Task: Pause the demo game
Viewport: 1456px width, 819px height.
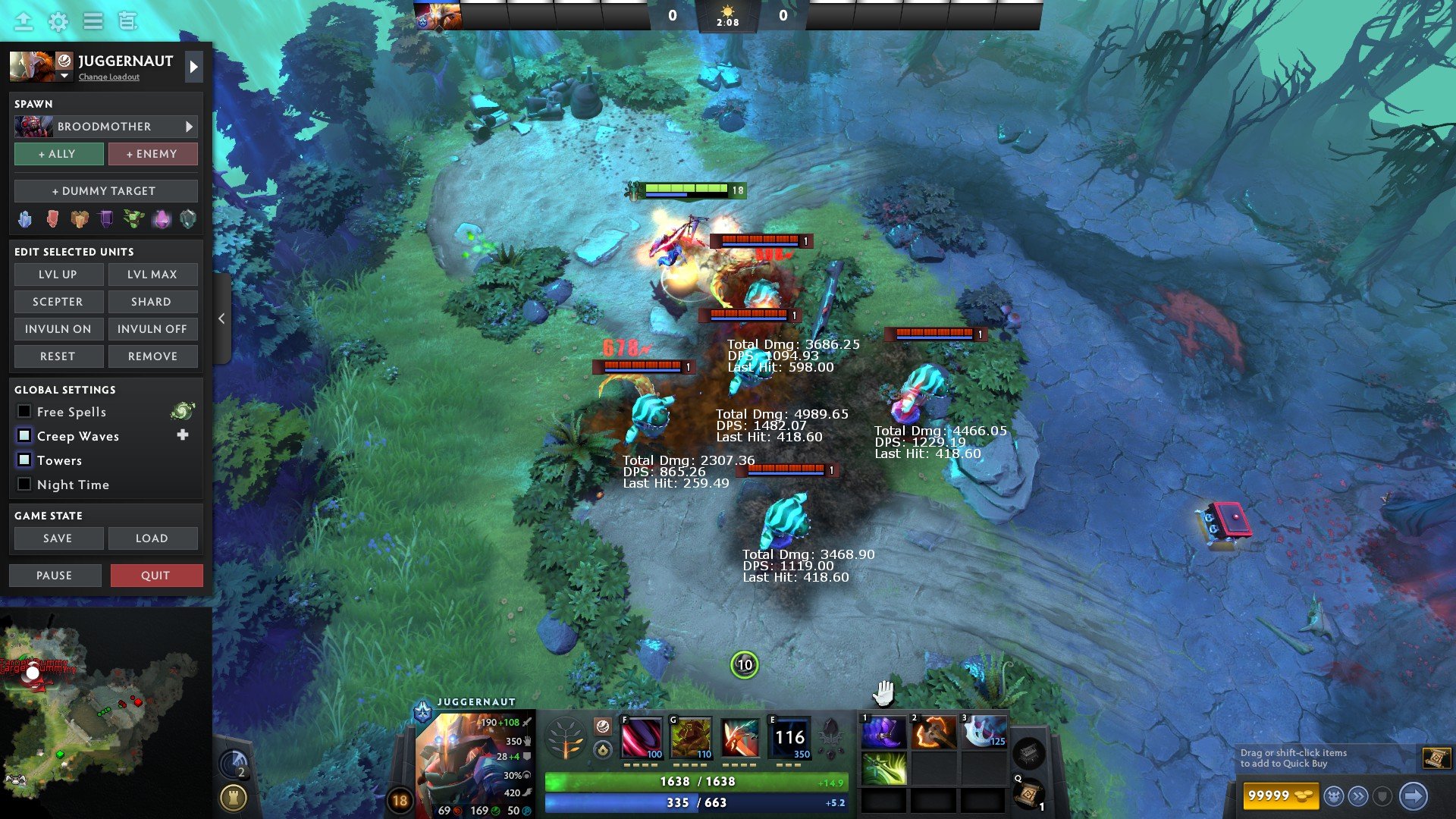Action: coord(55,576)
